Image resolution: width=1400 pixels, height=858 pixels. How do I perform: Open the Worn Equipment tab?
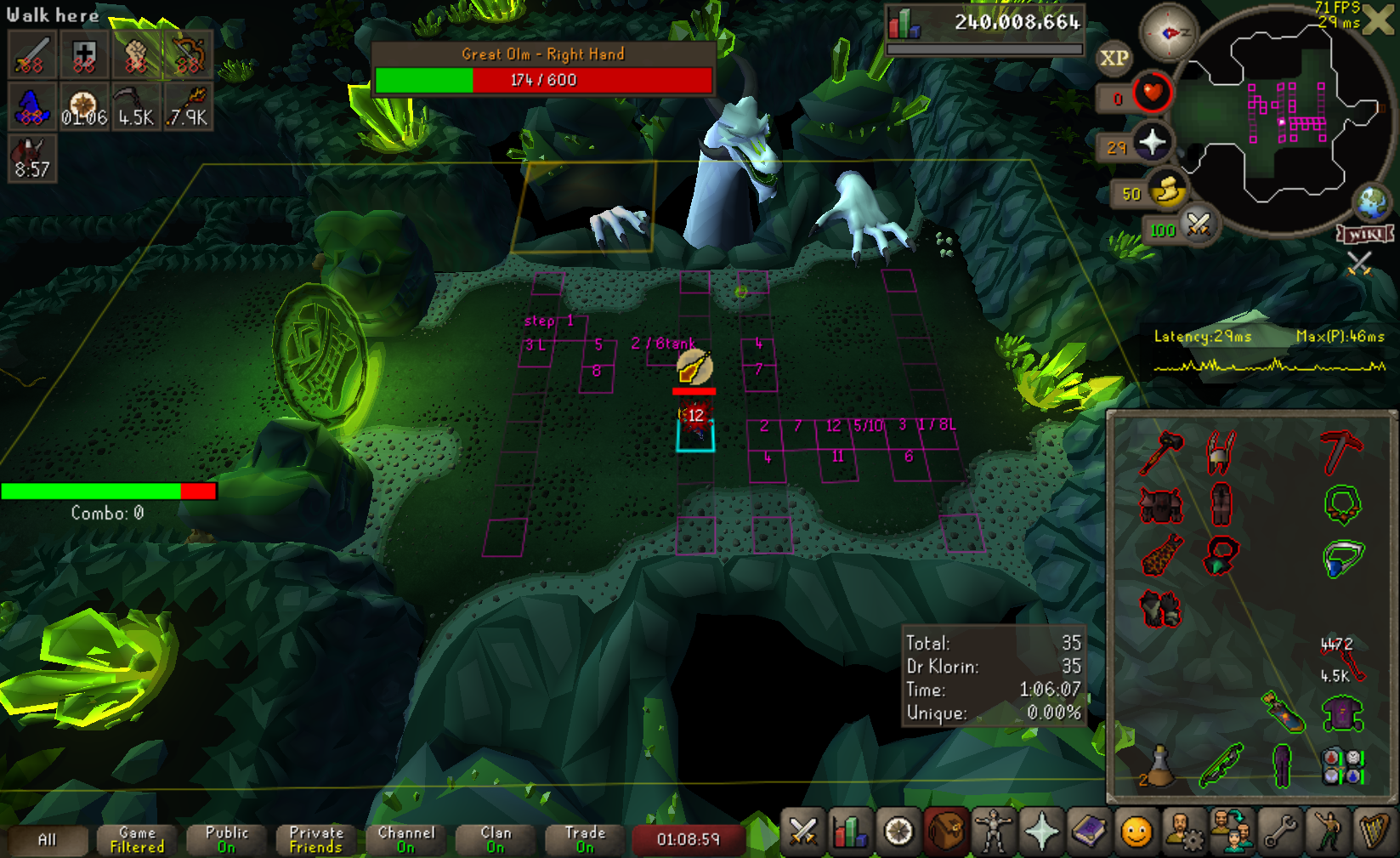pos(992,832)
